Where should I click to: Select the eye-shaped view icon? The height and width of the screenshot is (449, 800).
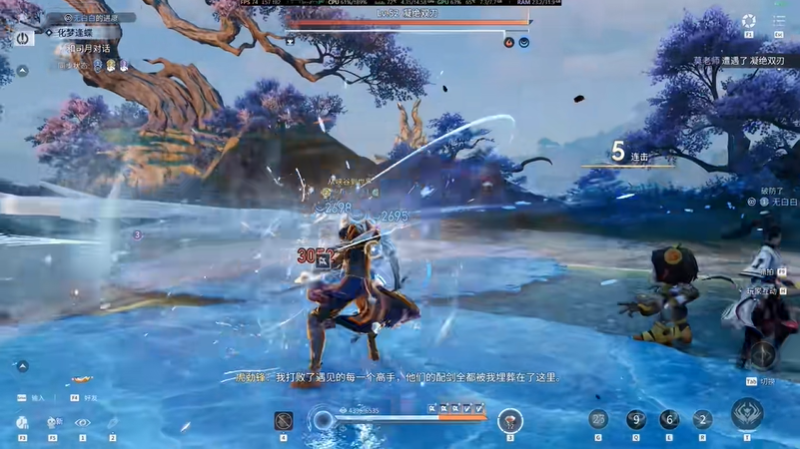click(x=82, y=423)
